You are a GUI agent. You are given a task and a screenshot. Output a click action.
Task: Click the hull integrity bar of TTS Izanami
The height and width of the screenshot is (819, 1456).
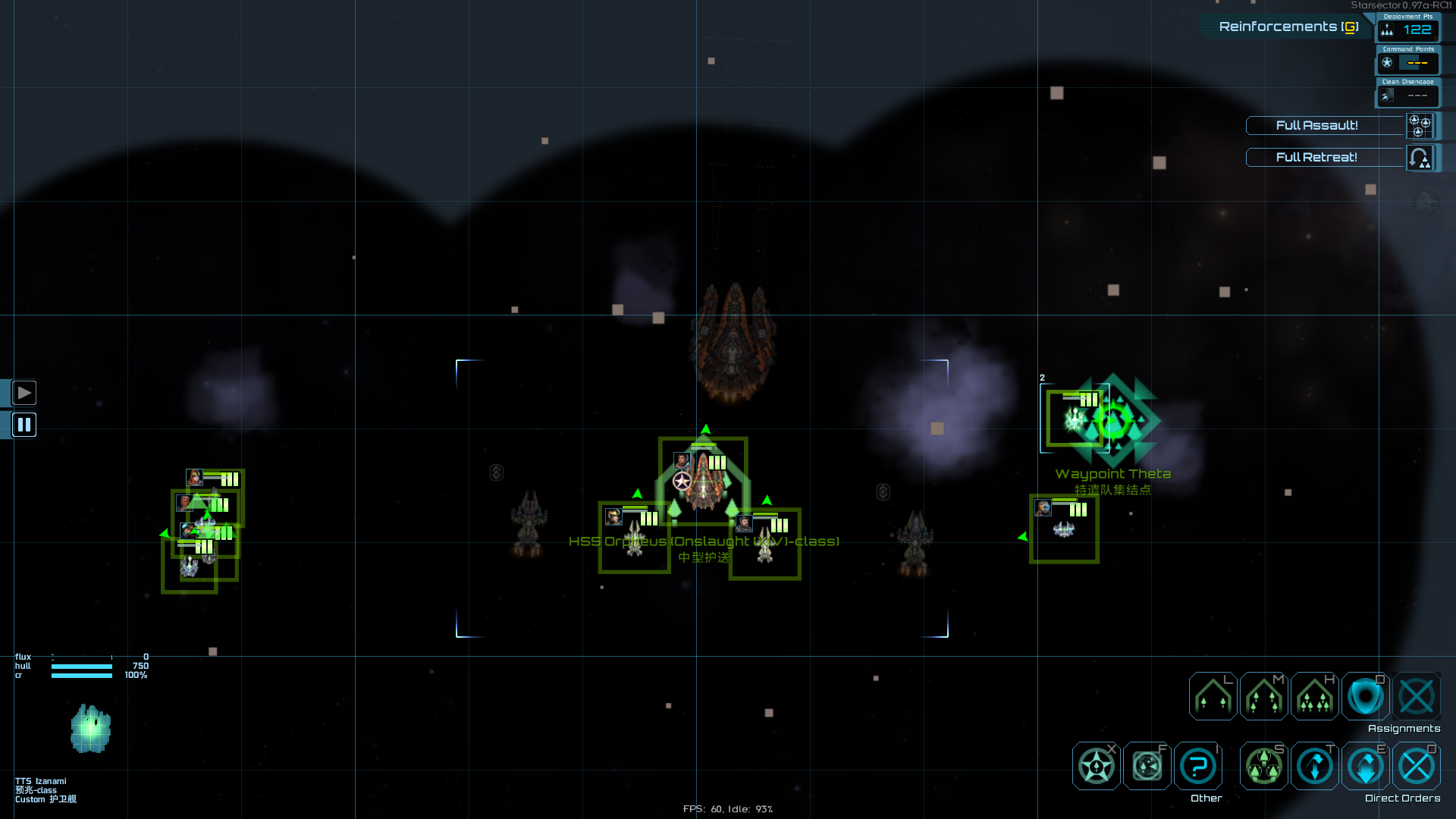(80, 665)
